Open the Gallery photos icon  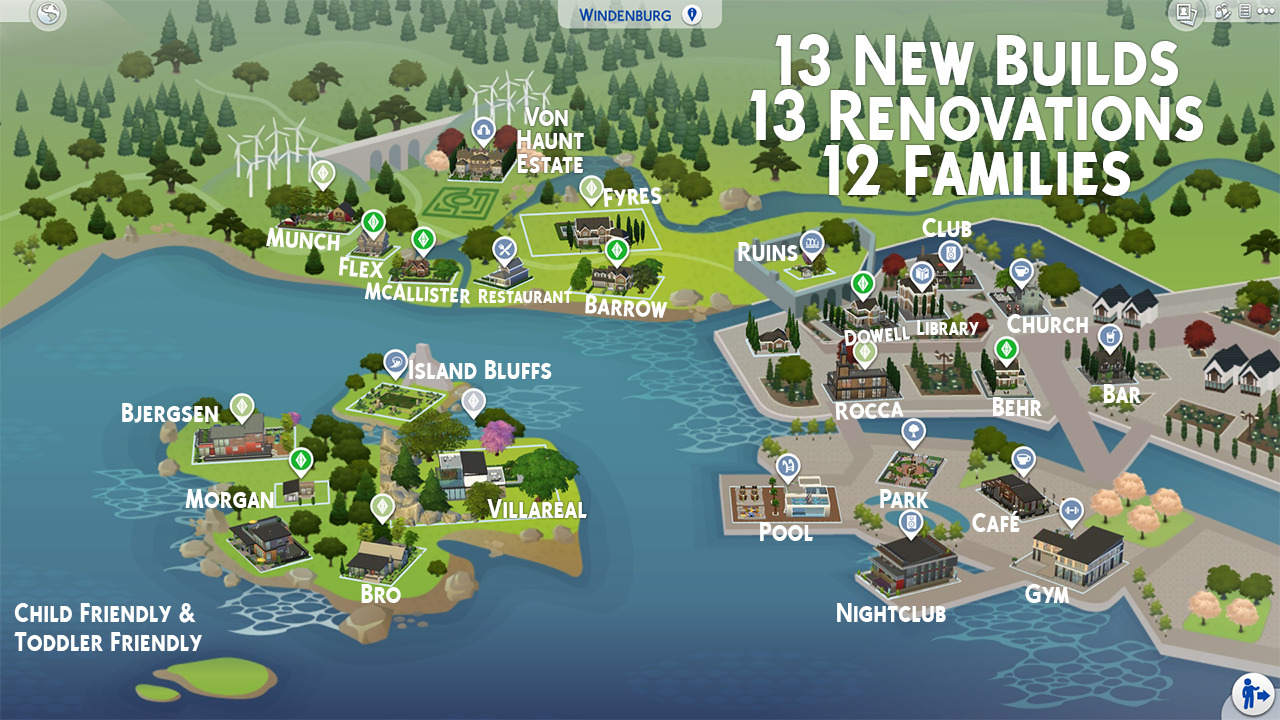tap(1188, 13)
